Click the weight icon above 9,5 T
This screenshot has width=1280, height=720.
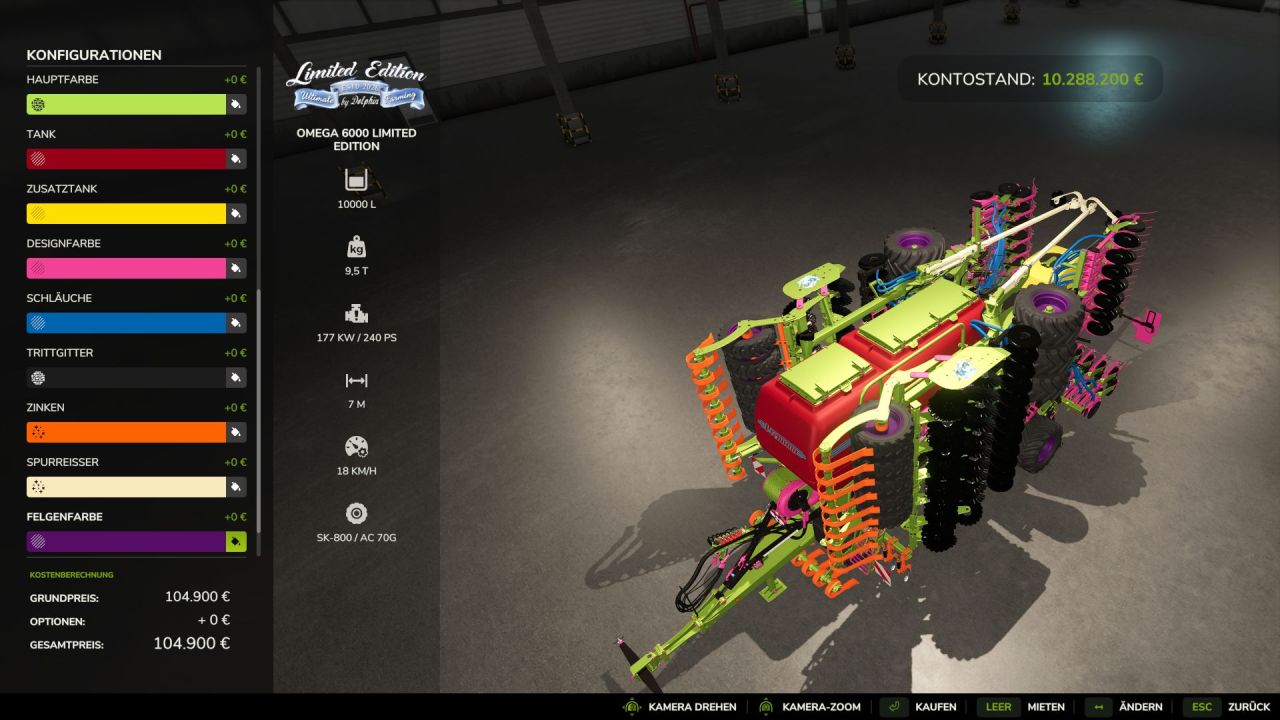pyautogui.click(x=356, y=245)
